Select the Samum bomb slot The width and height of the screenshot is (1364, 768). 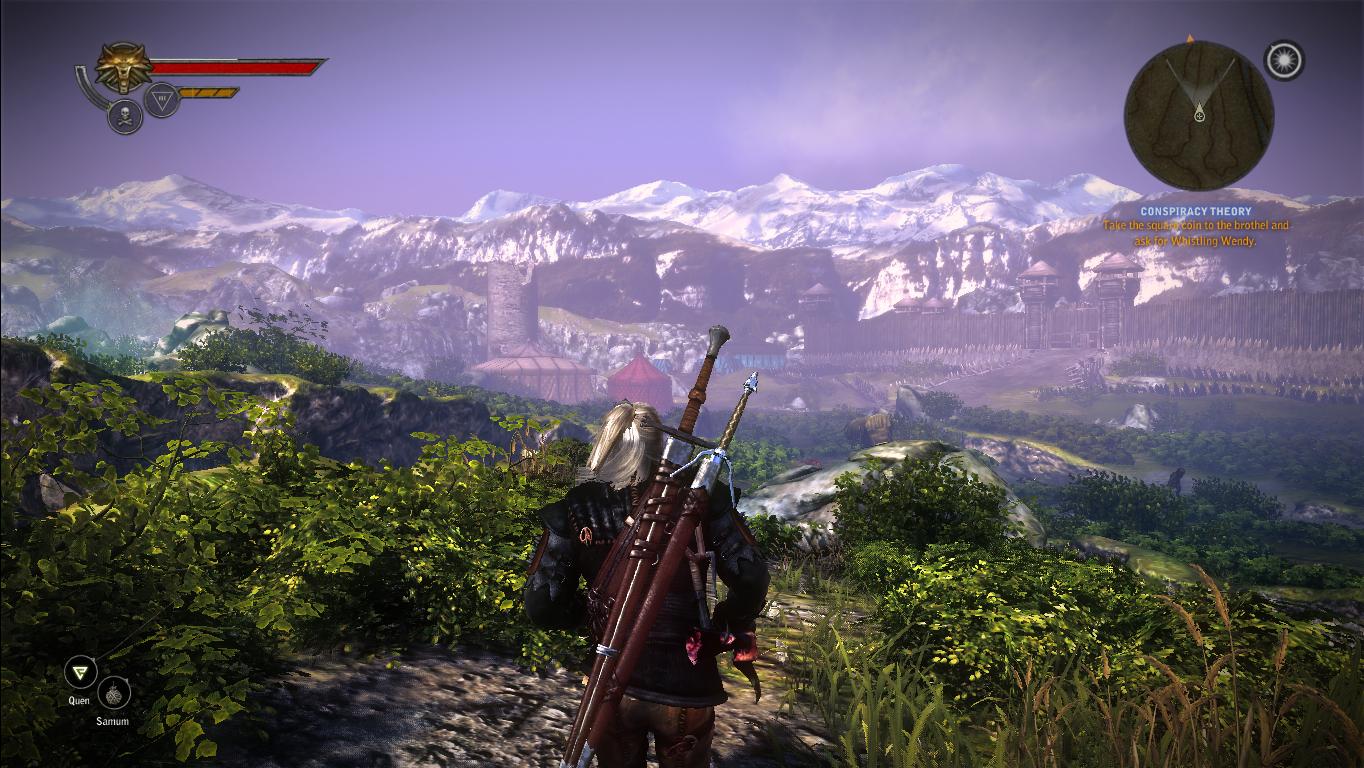pyautogui.click(x=113, y=693)
